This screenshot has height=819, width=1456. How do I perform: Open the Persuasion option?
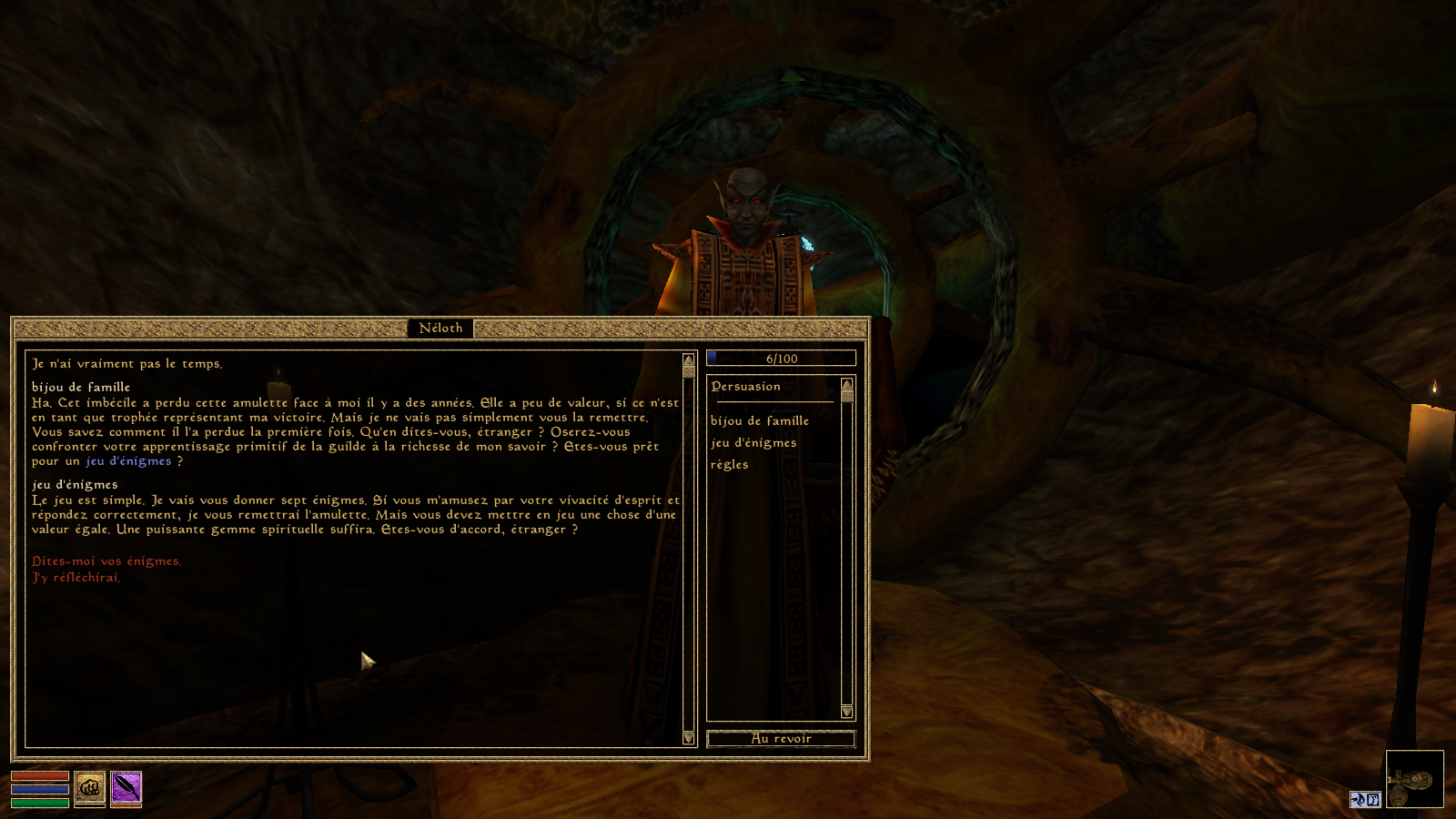[x=745, y=387]
